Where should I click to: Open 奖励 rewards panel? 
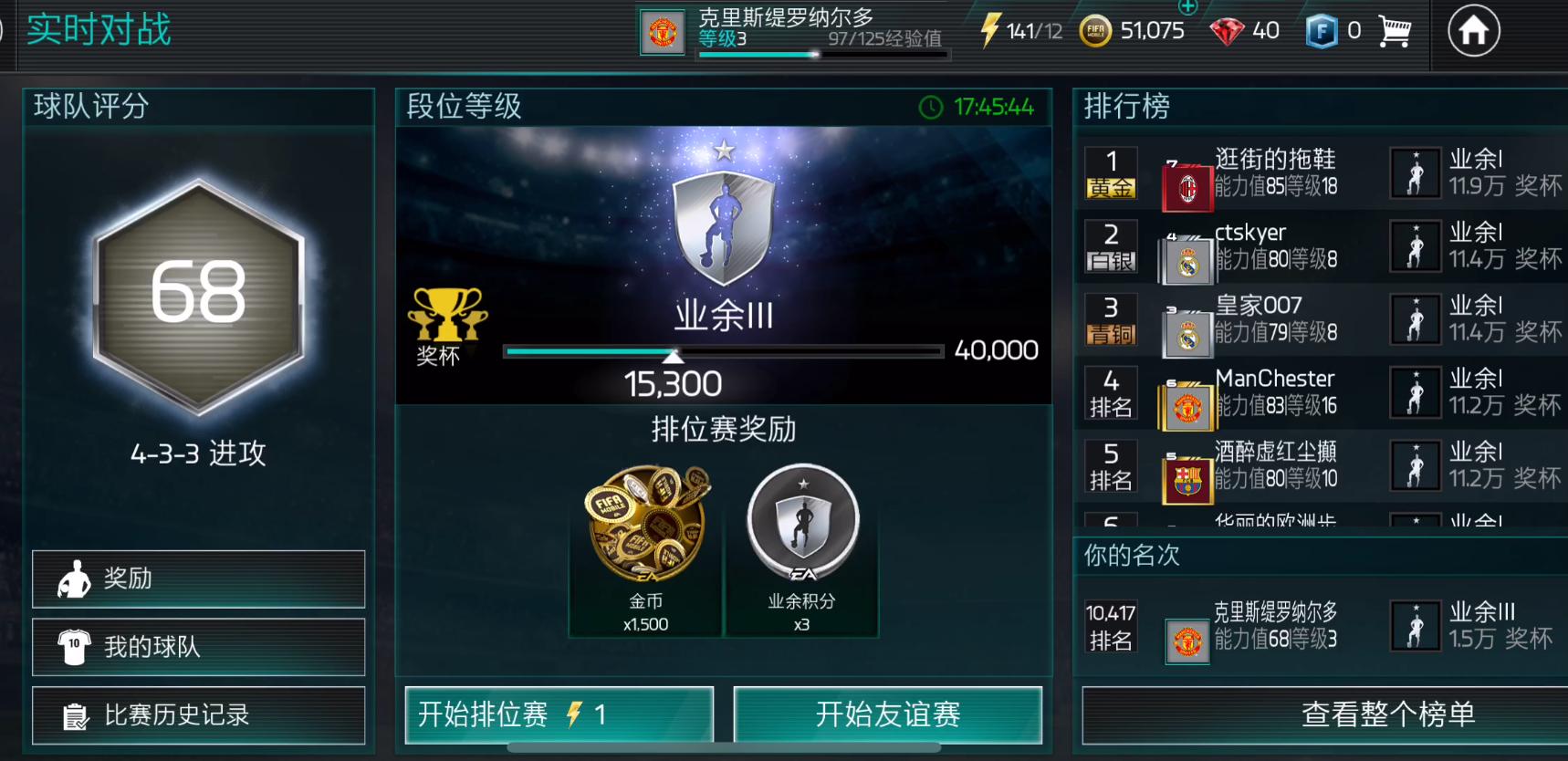pos(198,579)
